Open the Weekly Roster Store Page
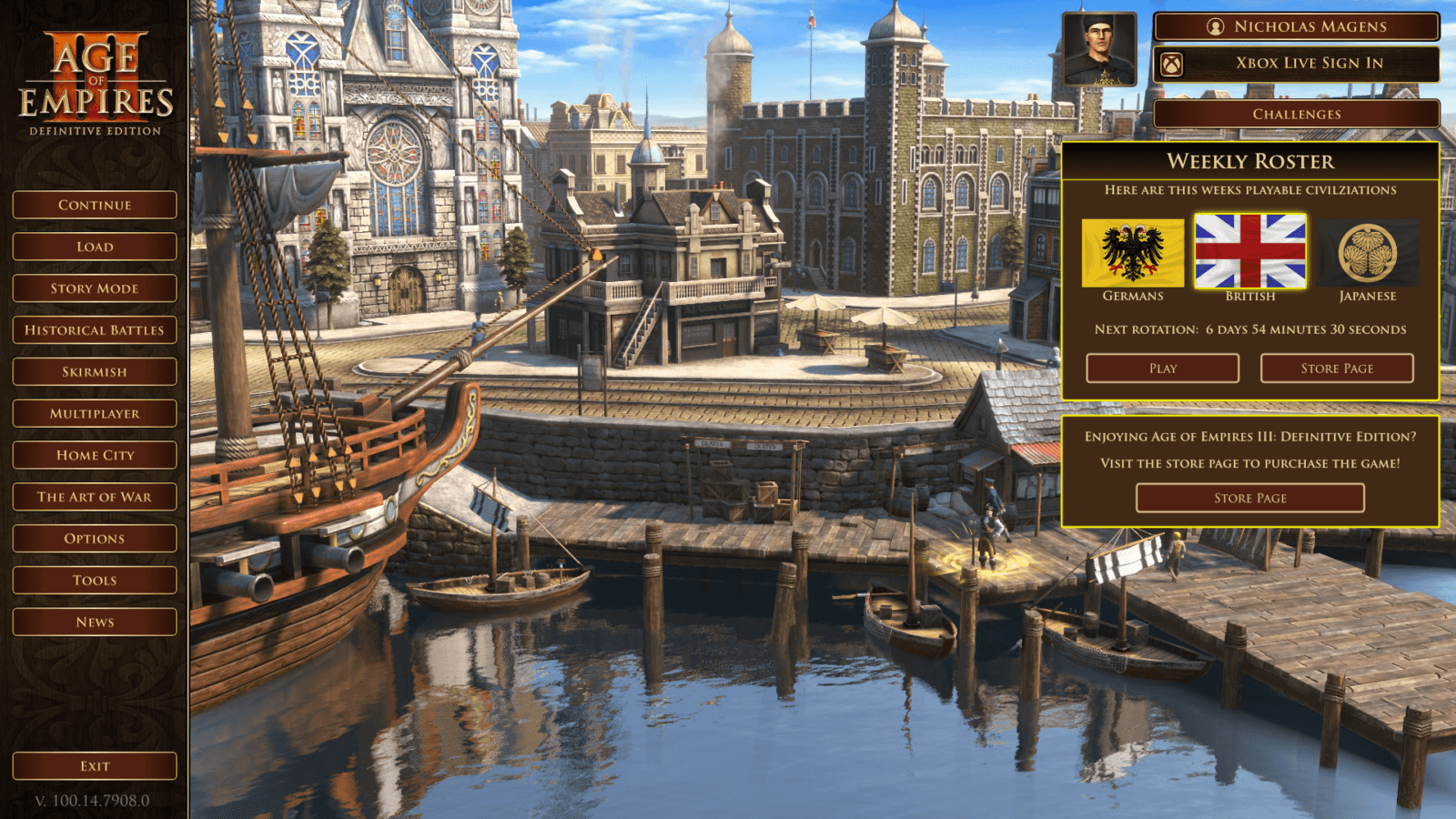This screenshot has width=1456, height=819. pyautogui.click(x=1336, y=368)
